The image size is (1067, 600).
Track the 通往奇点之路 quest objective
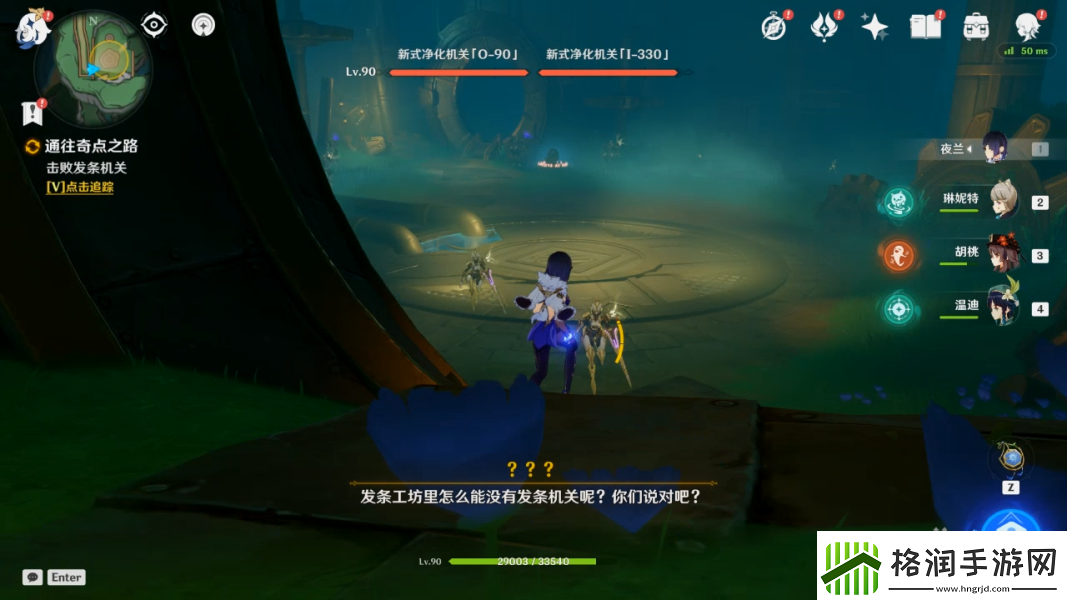coord(80,187)
